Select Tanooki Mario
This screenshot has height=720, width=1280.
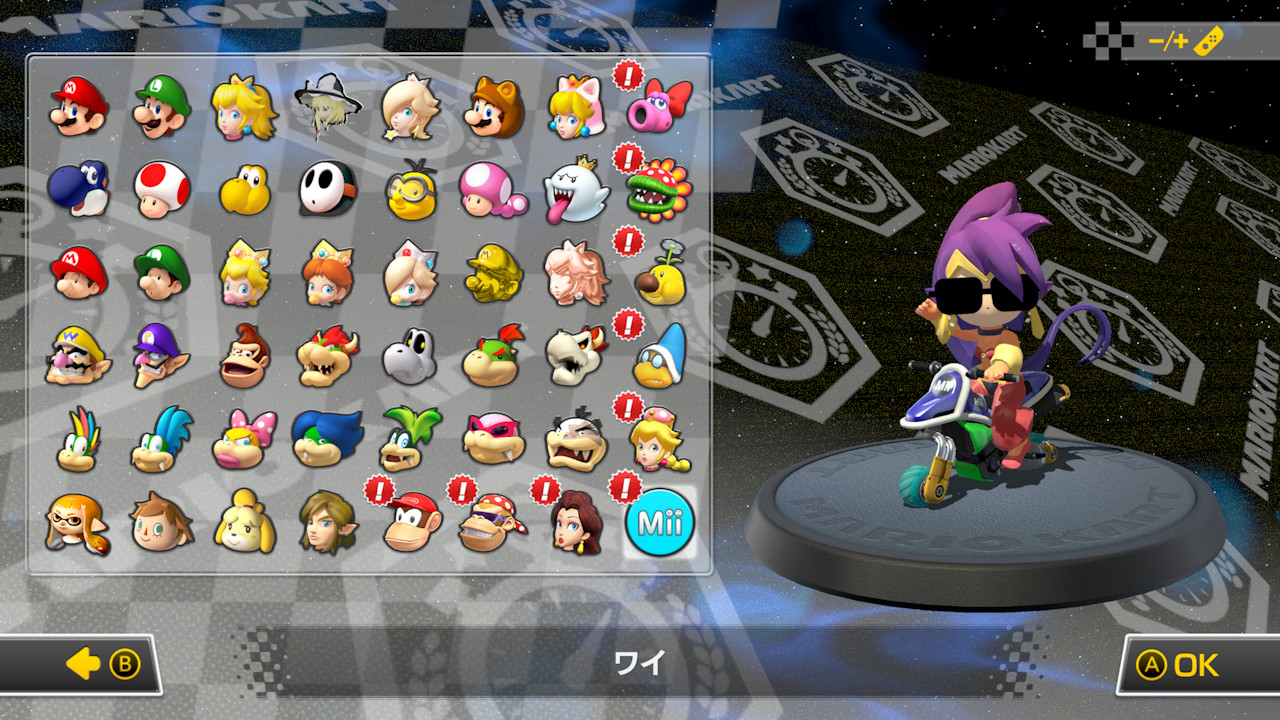(494, 107)
